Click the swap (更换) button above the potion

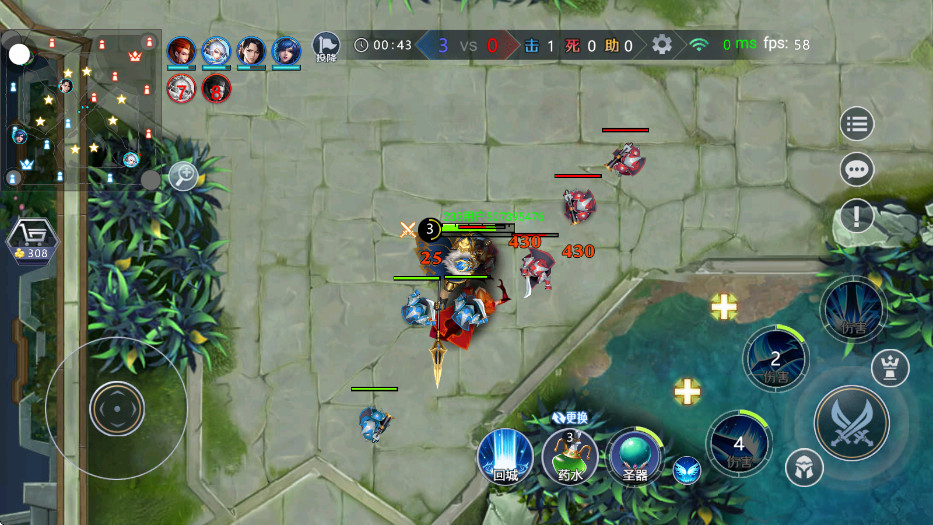tap(570, 417)
